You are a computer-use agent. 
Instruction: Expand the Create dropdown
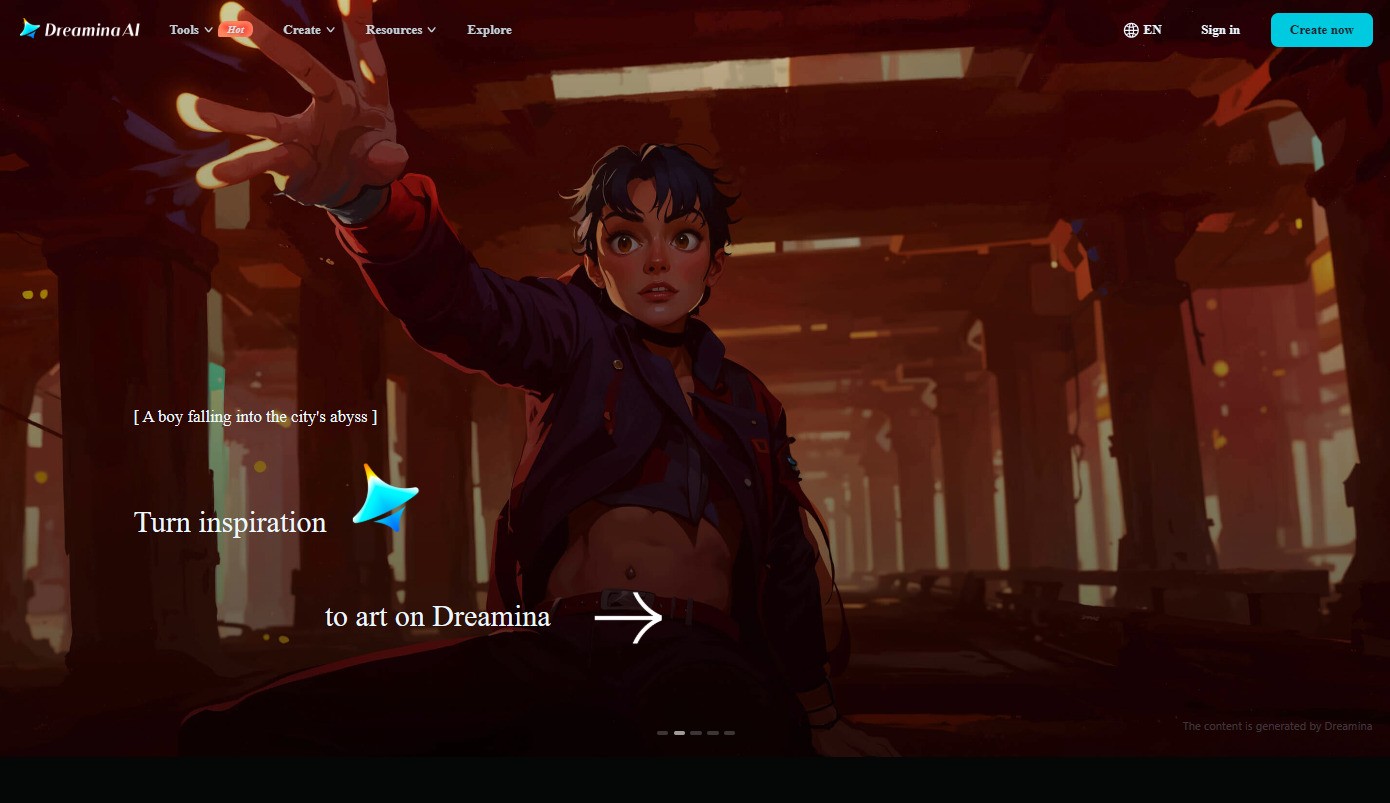(301, 30)
